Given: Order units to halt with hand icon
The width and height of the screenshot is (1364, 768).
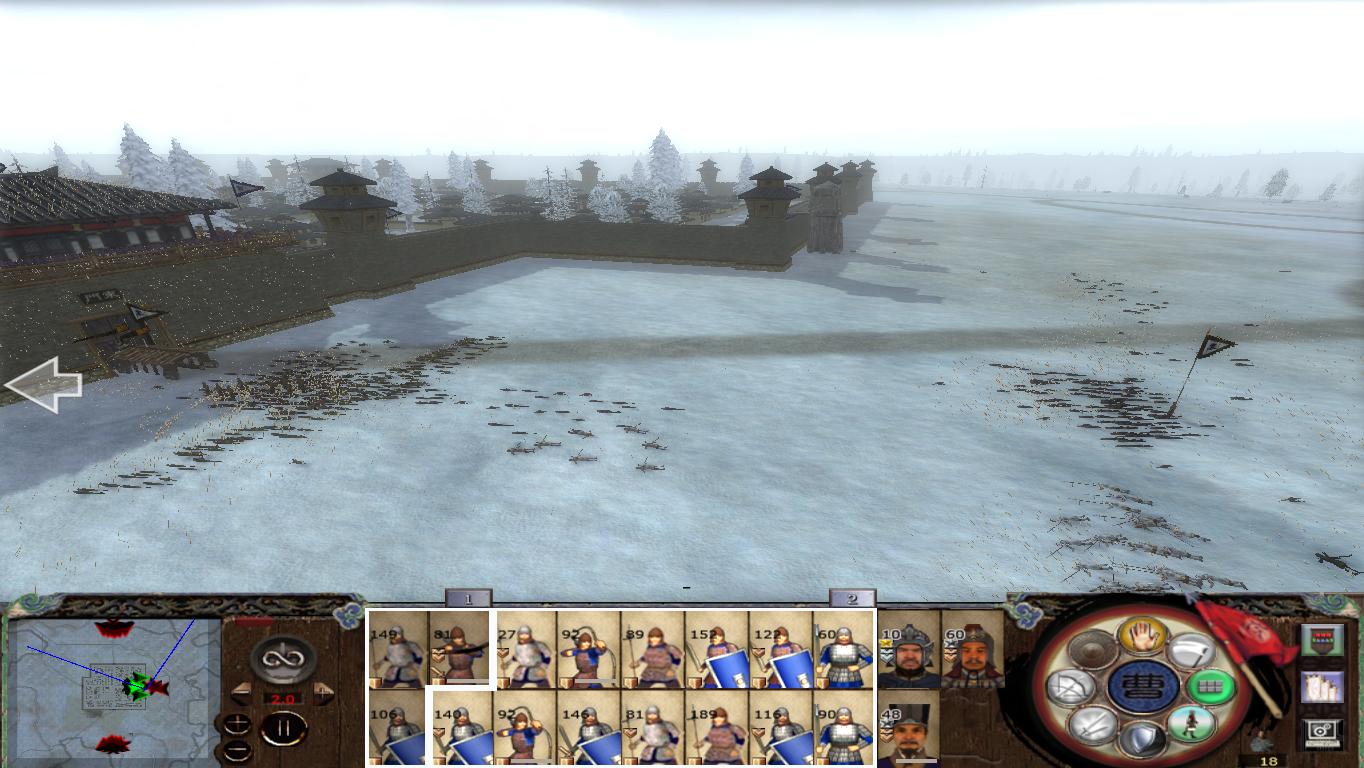Looking at the screenshot, I should click(x=1143, y=638).
